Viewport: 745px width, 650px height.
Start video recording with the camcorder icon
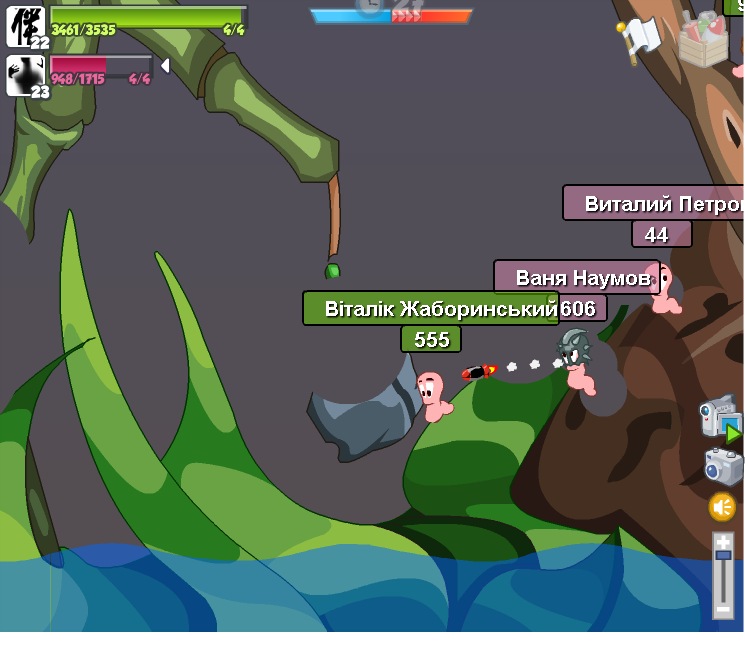point(719,415)
